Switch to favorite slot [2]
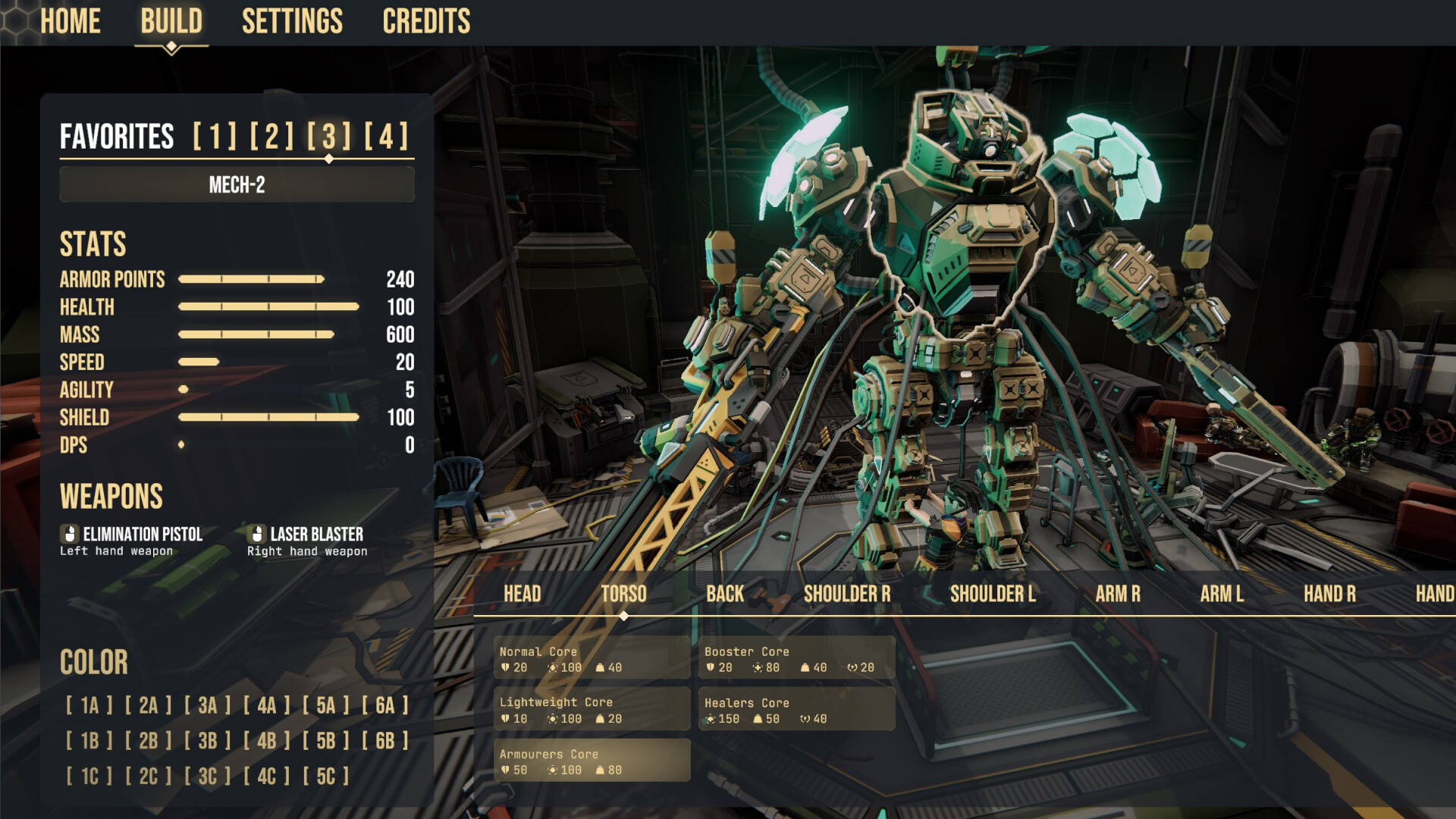Viewport: 1456px width, 819px height. pos(271,136)
